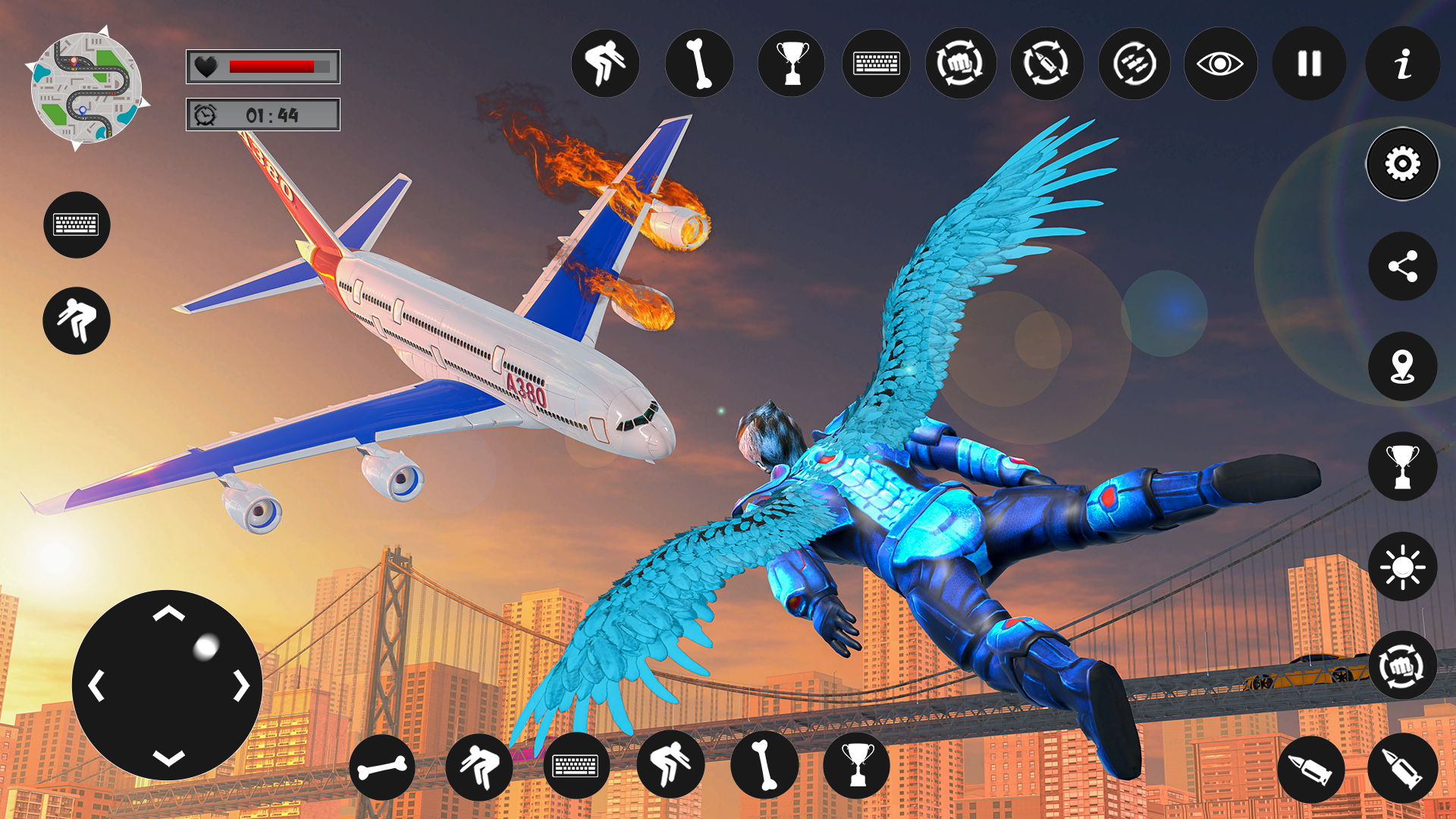The width and height of the screenshot is (1456, 819).
Task: Tap the share icon on the right sidebar
Action: (1401, 265)
